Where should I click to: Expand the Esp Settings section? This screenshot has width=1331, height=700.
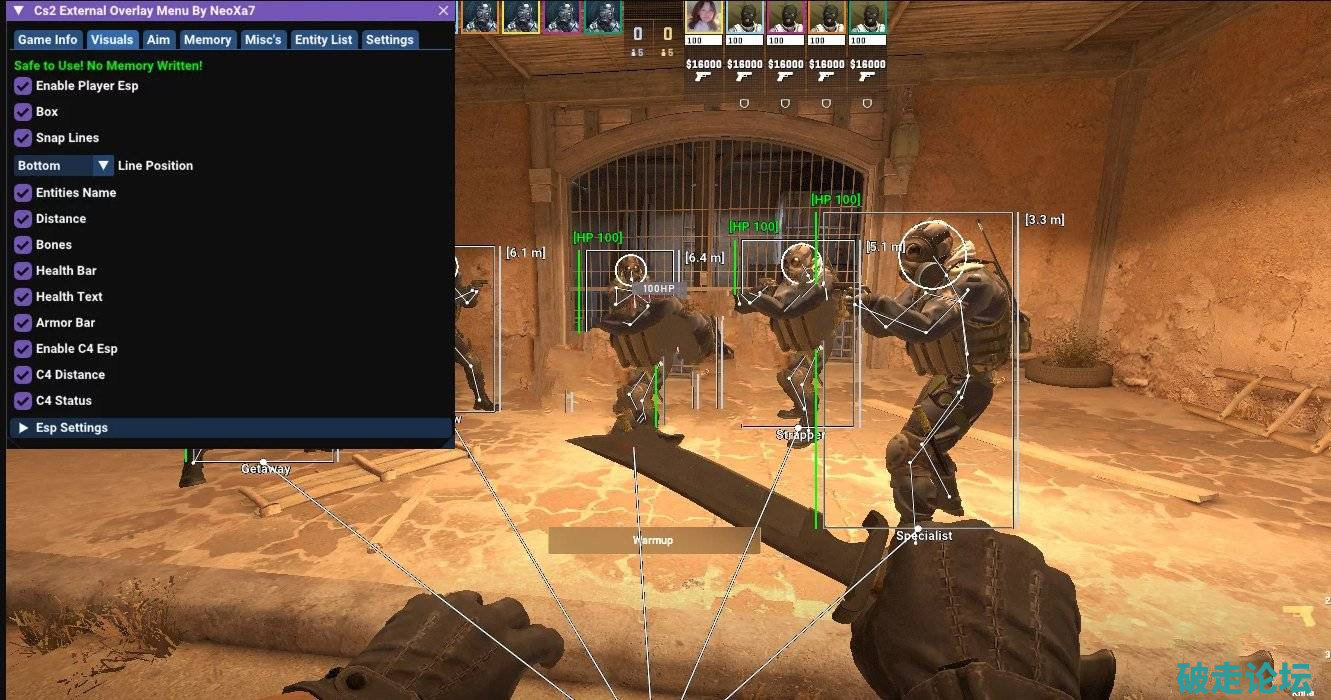click(x=24, y=428)
